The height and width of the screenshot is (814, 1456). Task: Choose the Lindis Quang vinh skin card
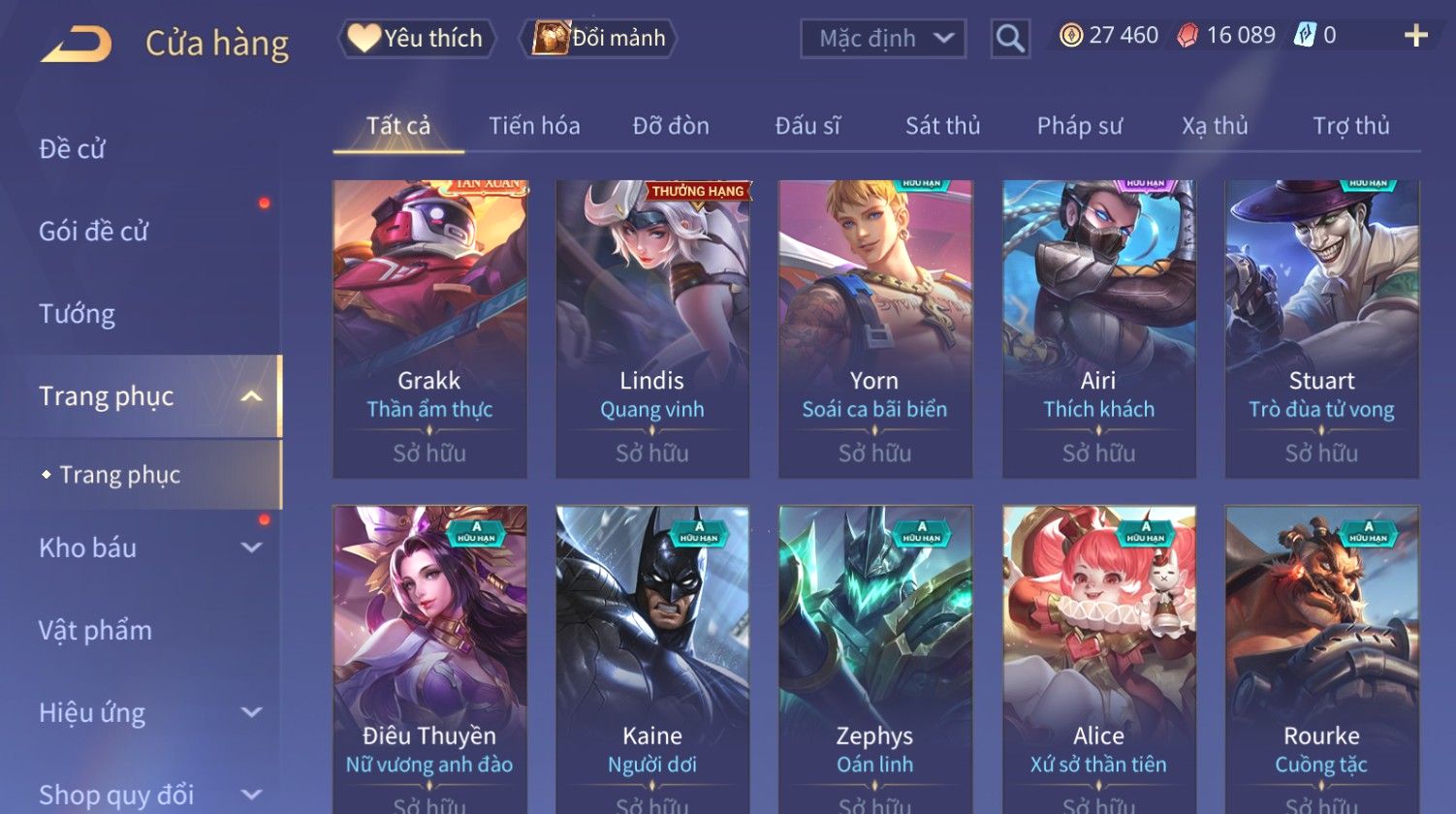pos(652,328)
